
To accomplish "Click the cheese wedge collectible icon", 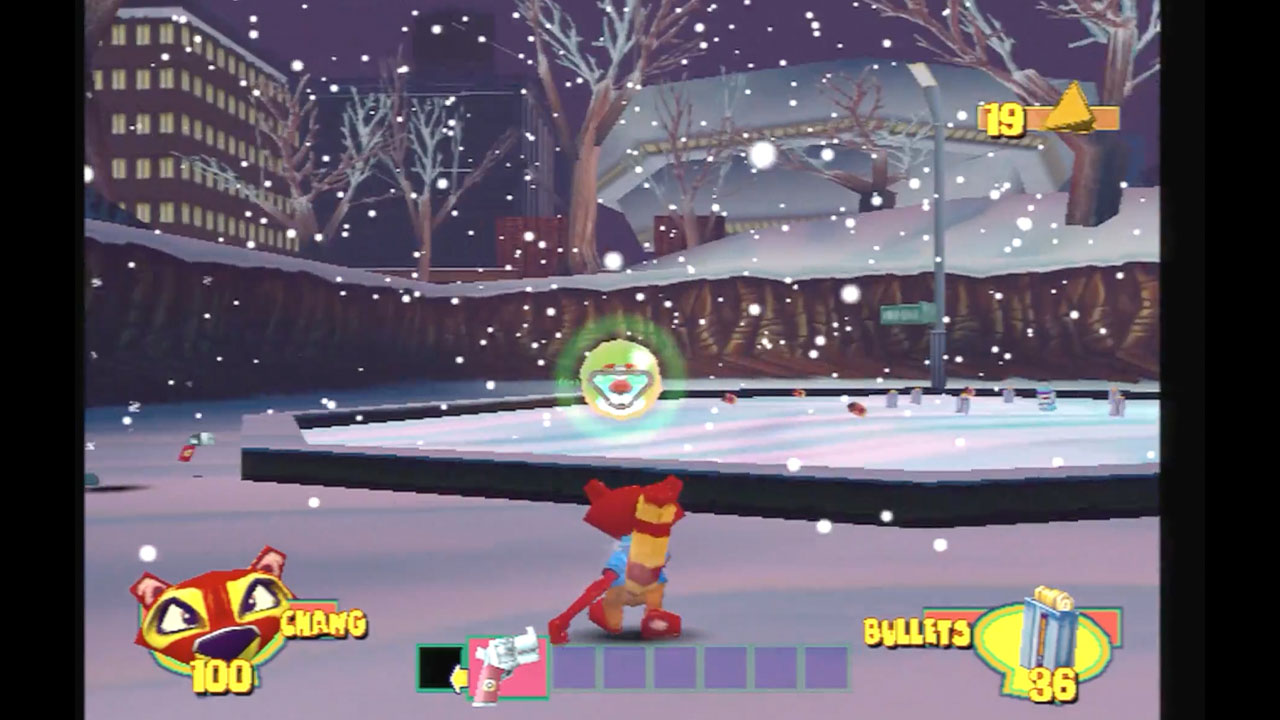I will click(1072, 108).
